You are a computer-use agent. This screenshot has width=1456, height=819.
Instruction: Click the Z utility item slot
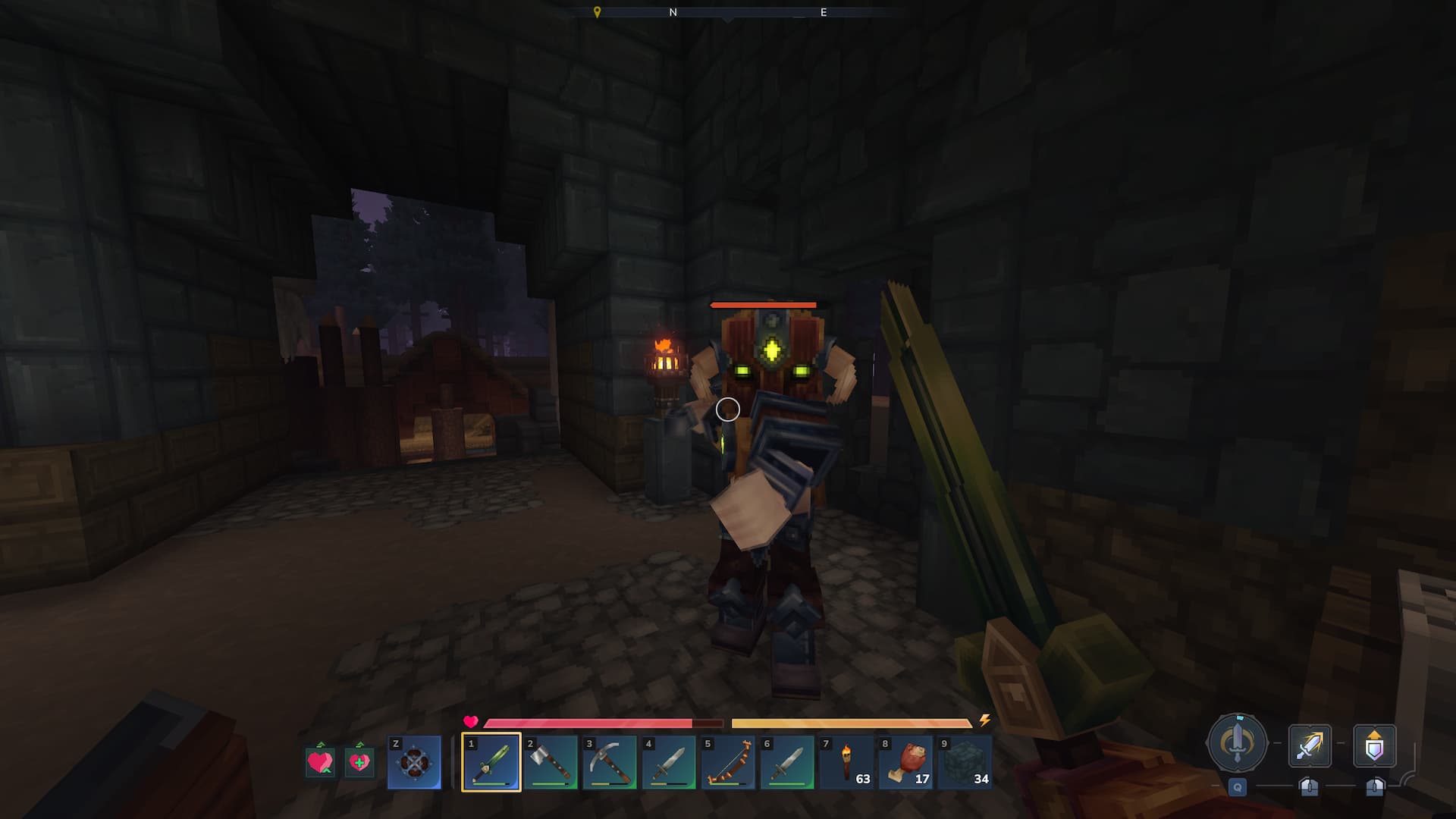(414, 762)
